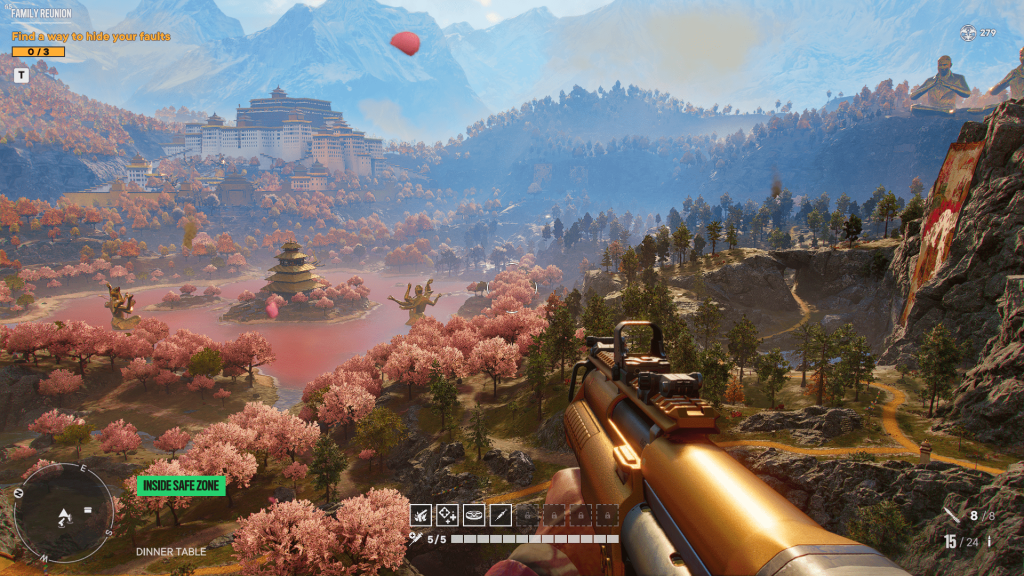
Task: Click the round currency emblem icon
Action: pos(967,33)
